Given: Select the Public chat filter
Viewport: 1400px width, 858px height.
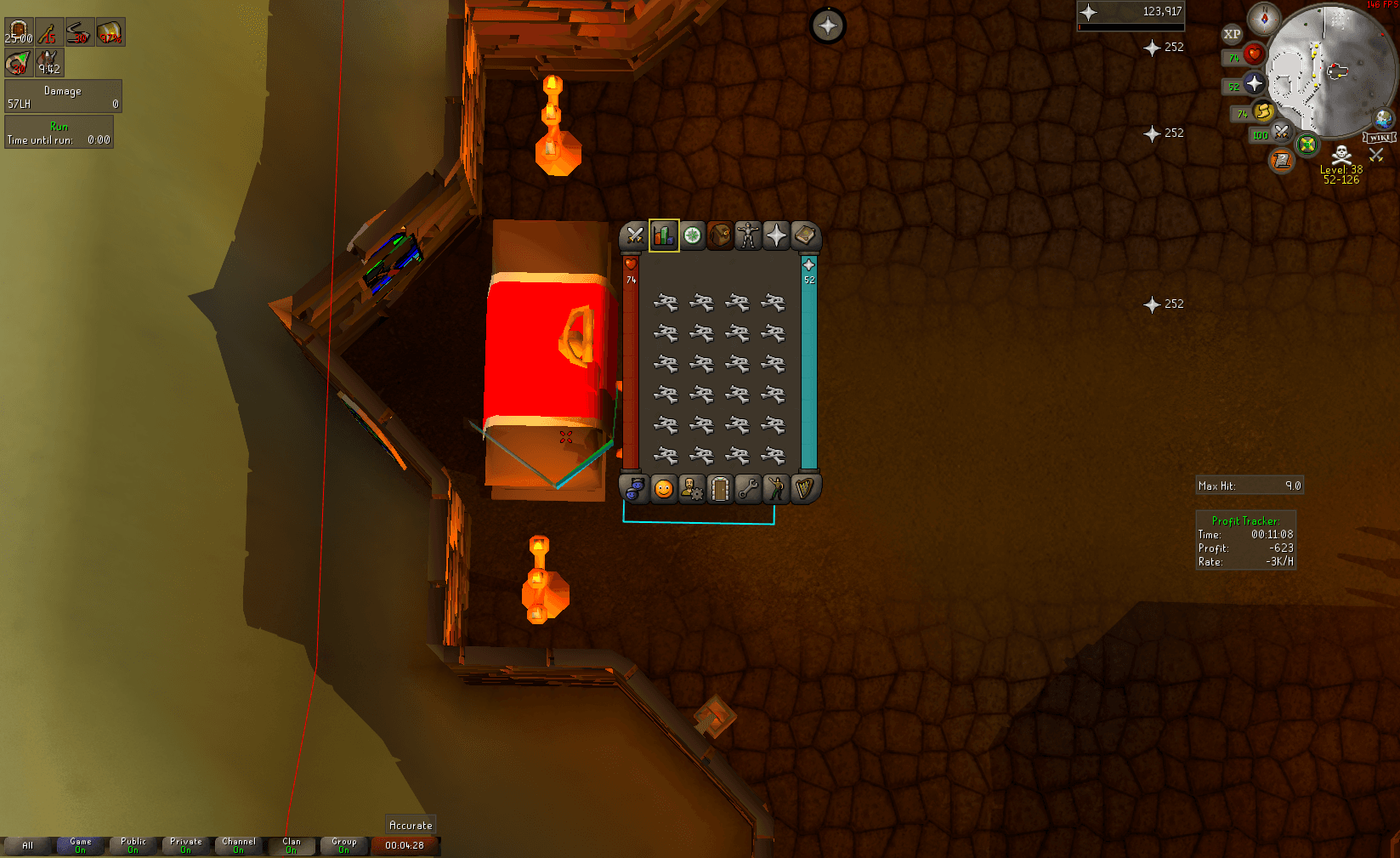Looking at the screenshot, I should pos(133,845).
